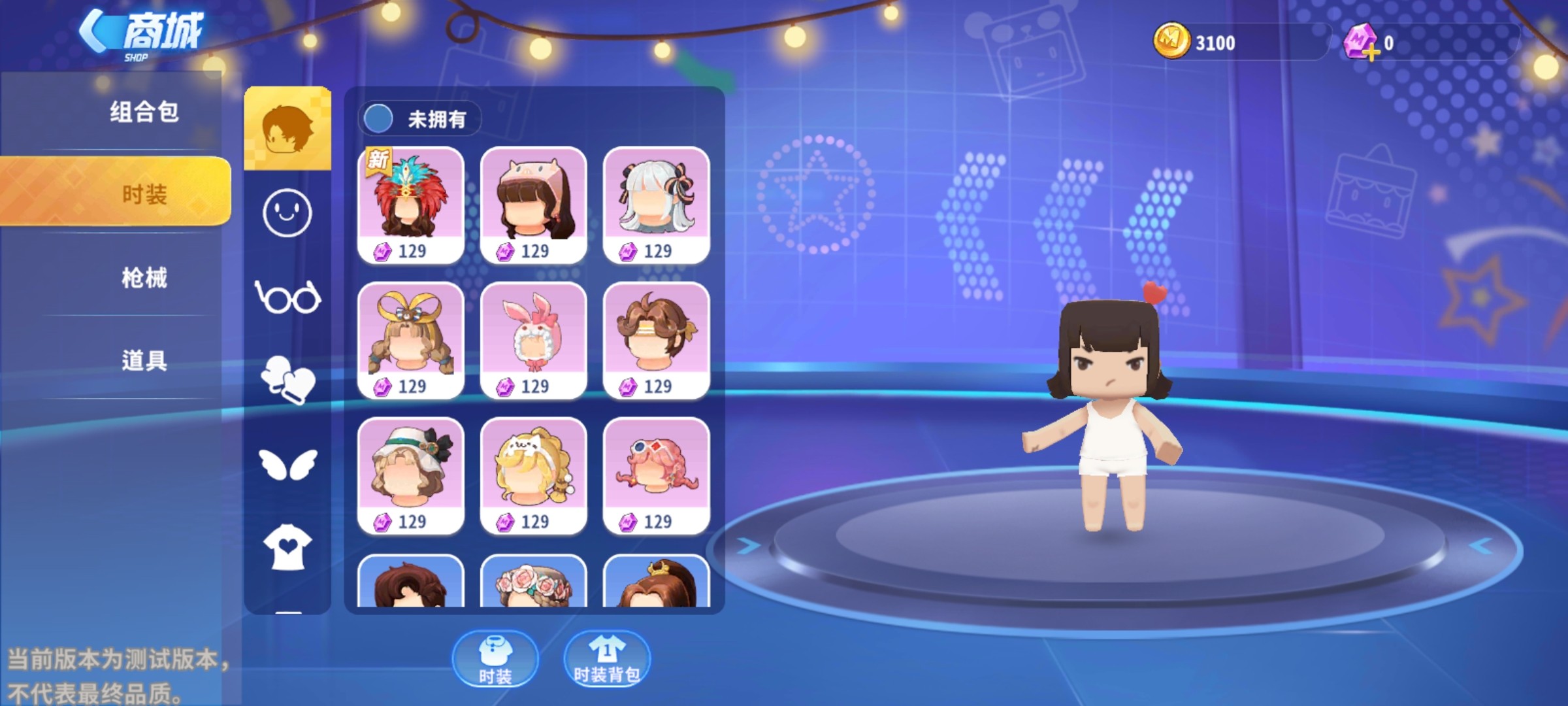This screenshot has height=706, width=1568.
Task: Add purple gems with the plus icon
Action: pos(1372,52)
